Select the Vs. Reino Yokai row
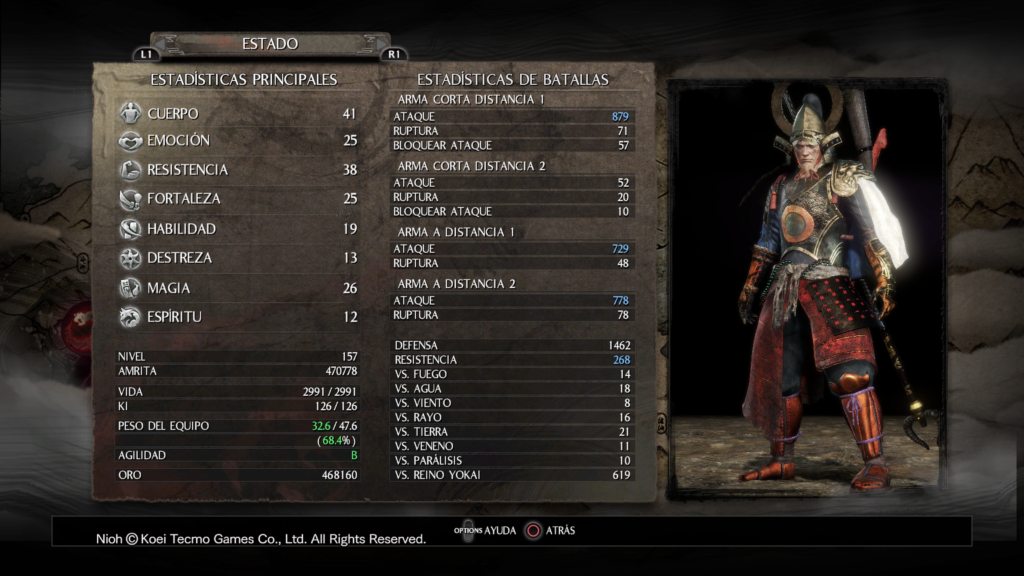Screen dimensions: 1024x576 click(513, 475)
